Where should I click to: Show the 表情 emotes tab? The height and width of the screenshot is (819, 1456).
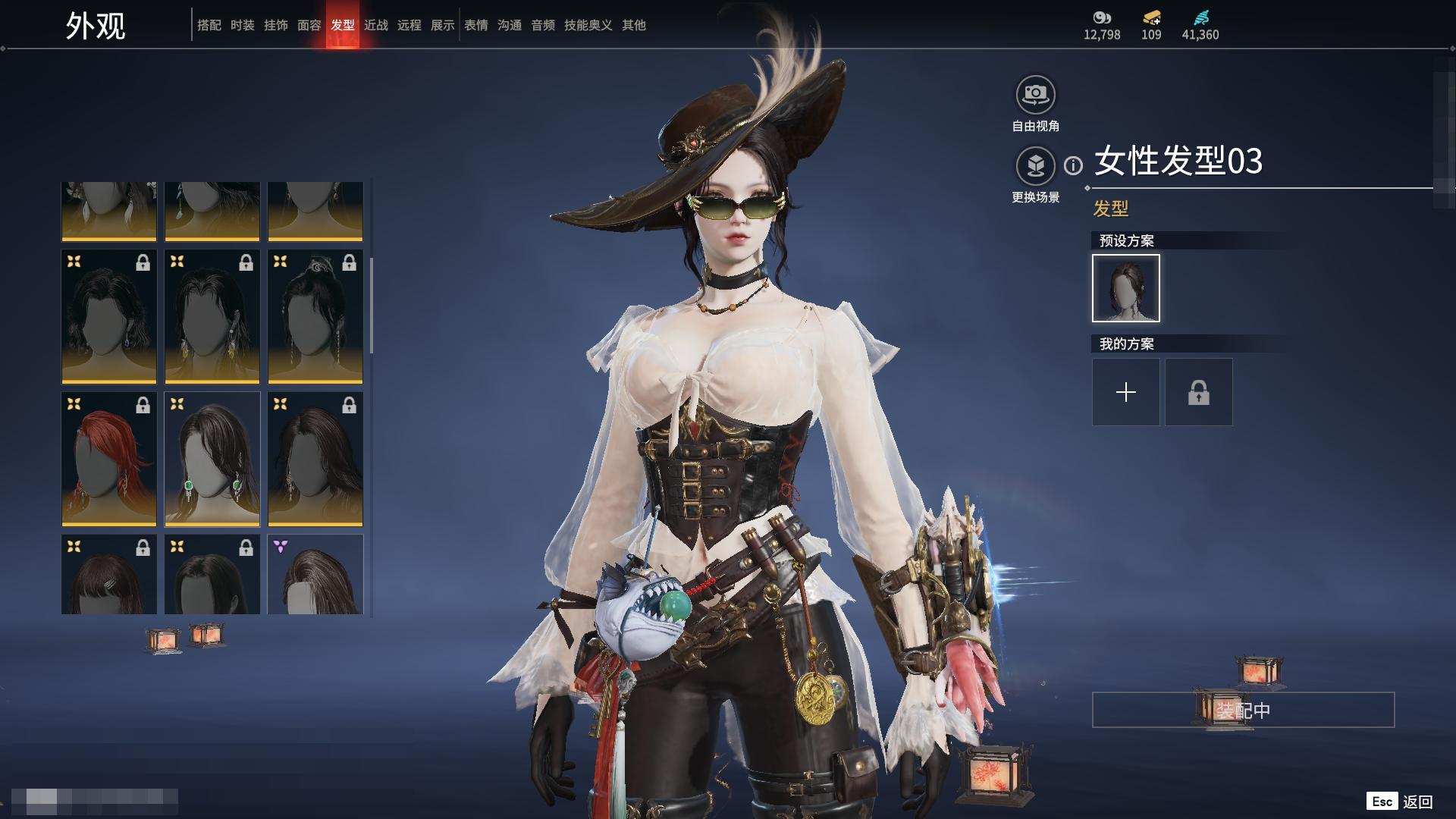point(475,25)
